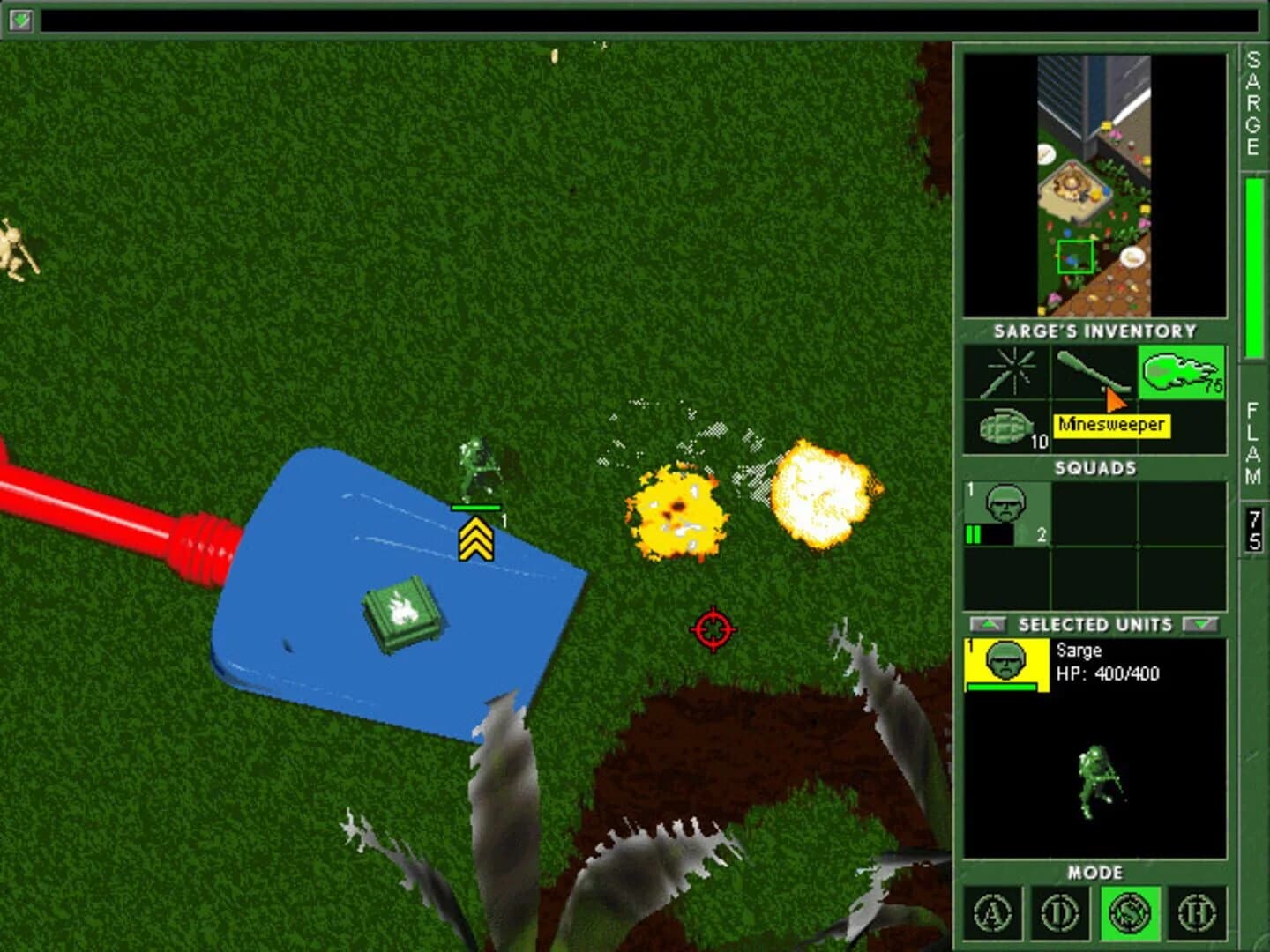This screenshot has width=1270, height=952.
Task: Select Squad 1 in the Squads panel
Action: click(x=1005, y=511)
